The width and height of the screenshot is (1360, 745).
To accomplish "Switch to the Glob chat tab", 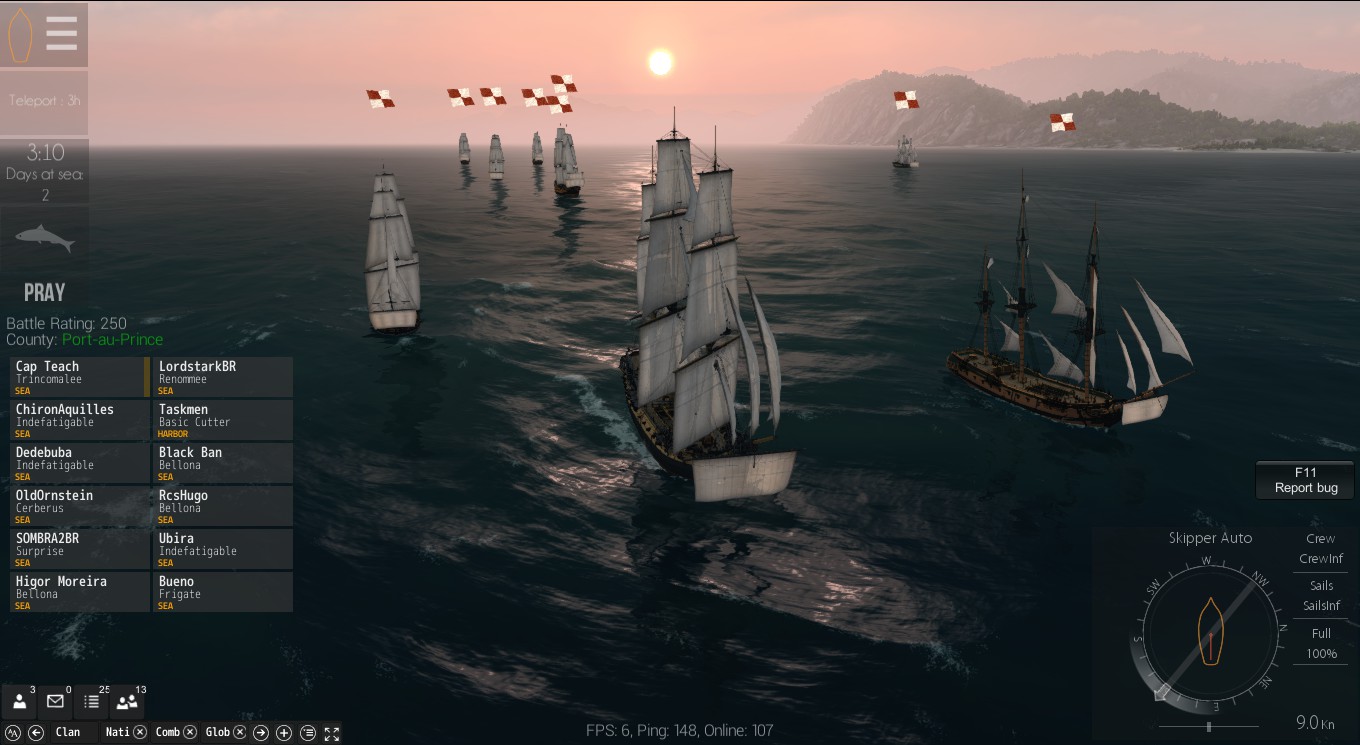I will [216, 732].
